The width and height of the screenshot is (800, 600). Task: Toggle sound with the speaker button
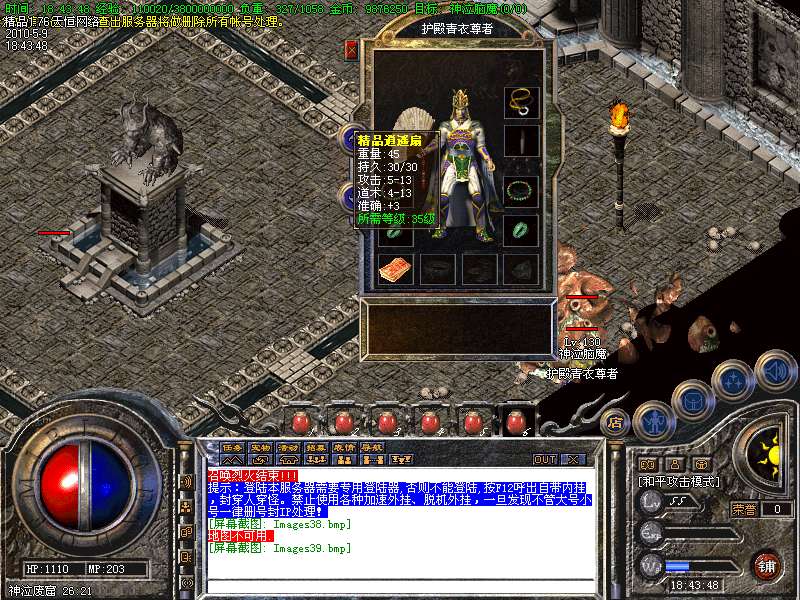(x=774, y=370)
